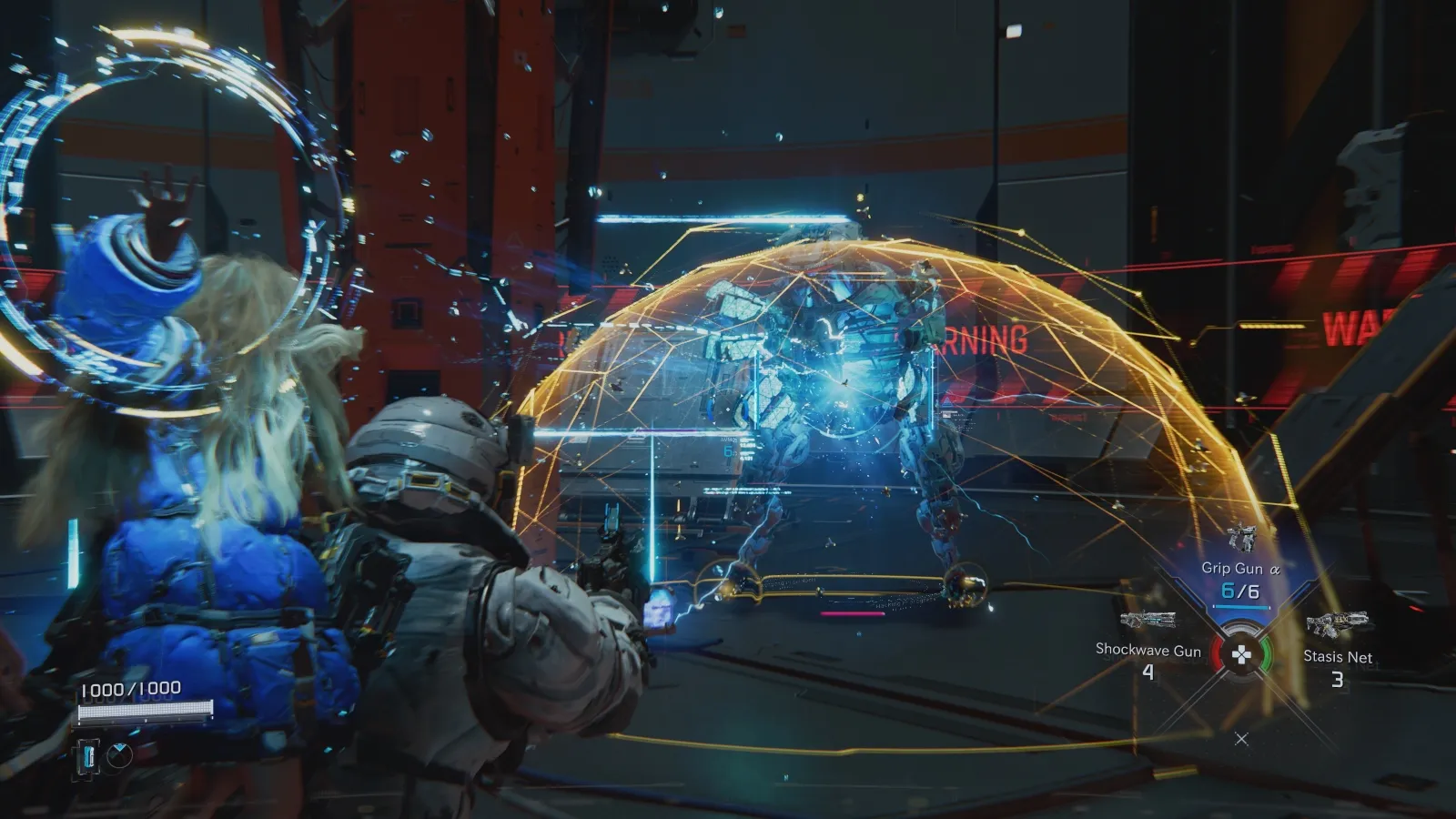Click the Shockwave Gun rifle icon
1456x819 pixels.
pyautogui.click(x=1148, y=622)
